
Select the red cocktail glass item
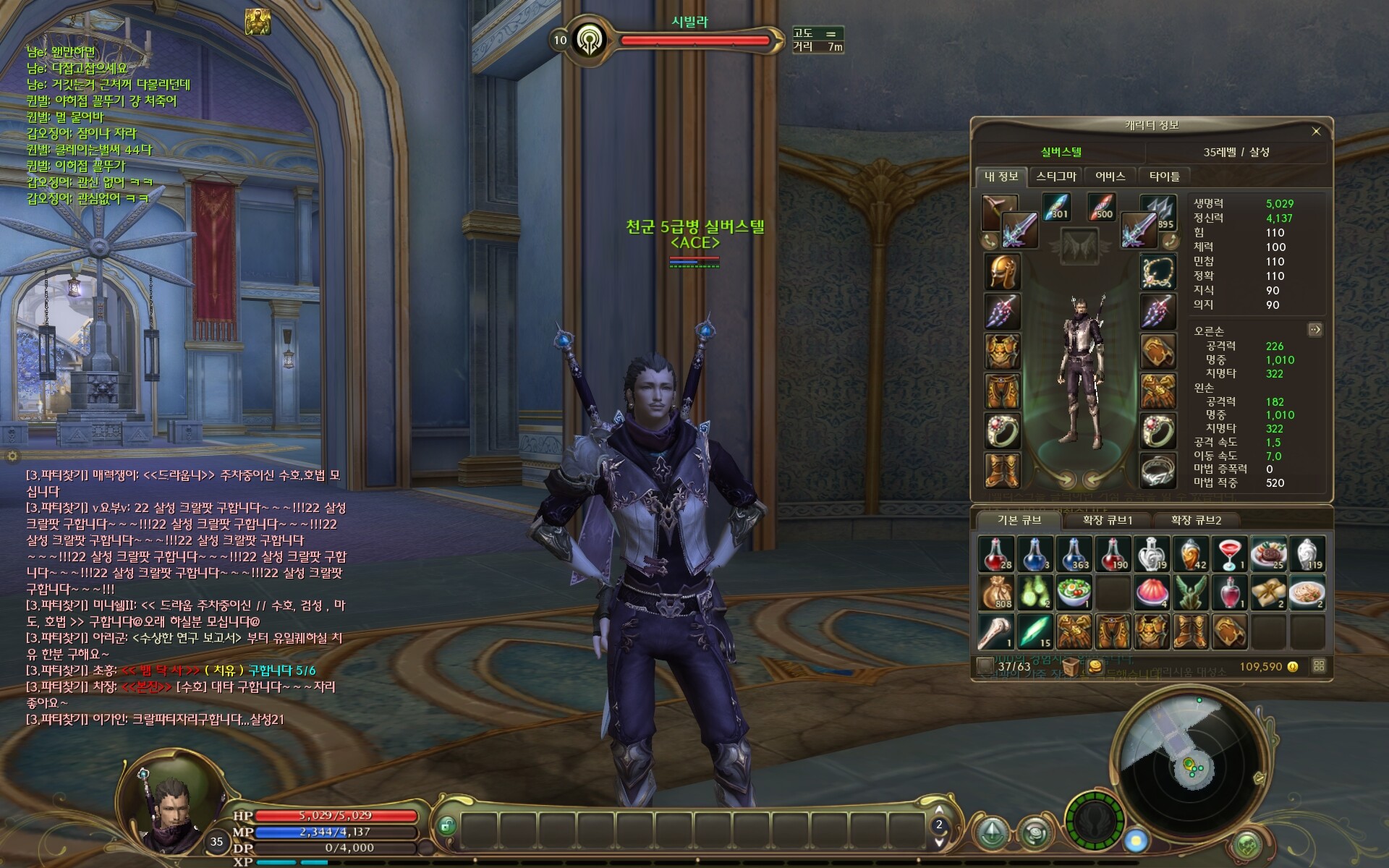[1229, 554]
